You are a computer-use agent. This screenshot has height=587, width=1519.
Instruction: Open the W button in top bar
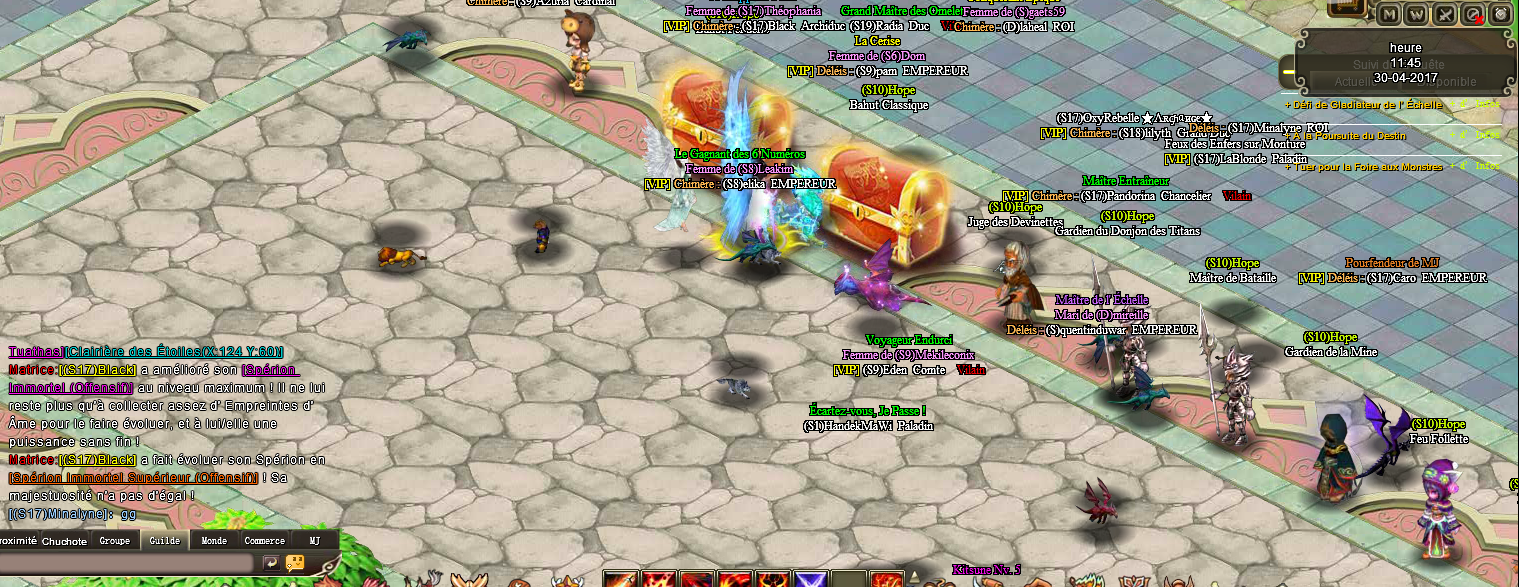click(x=1417, y=14)
